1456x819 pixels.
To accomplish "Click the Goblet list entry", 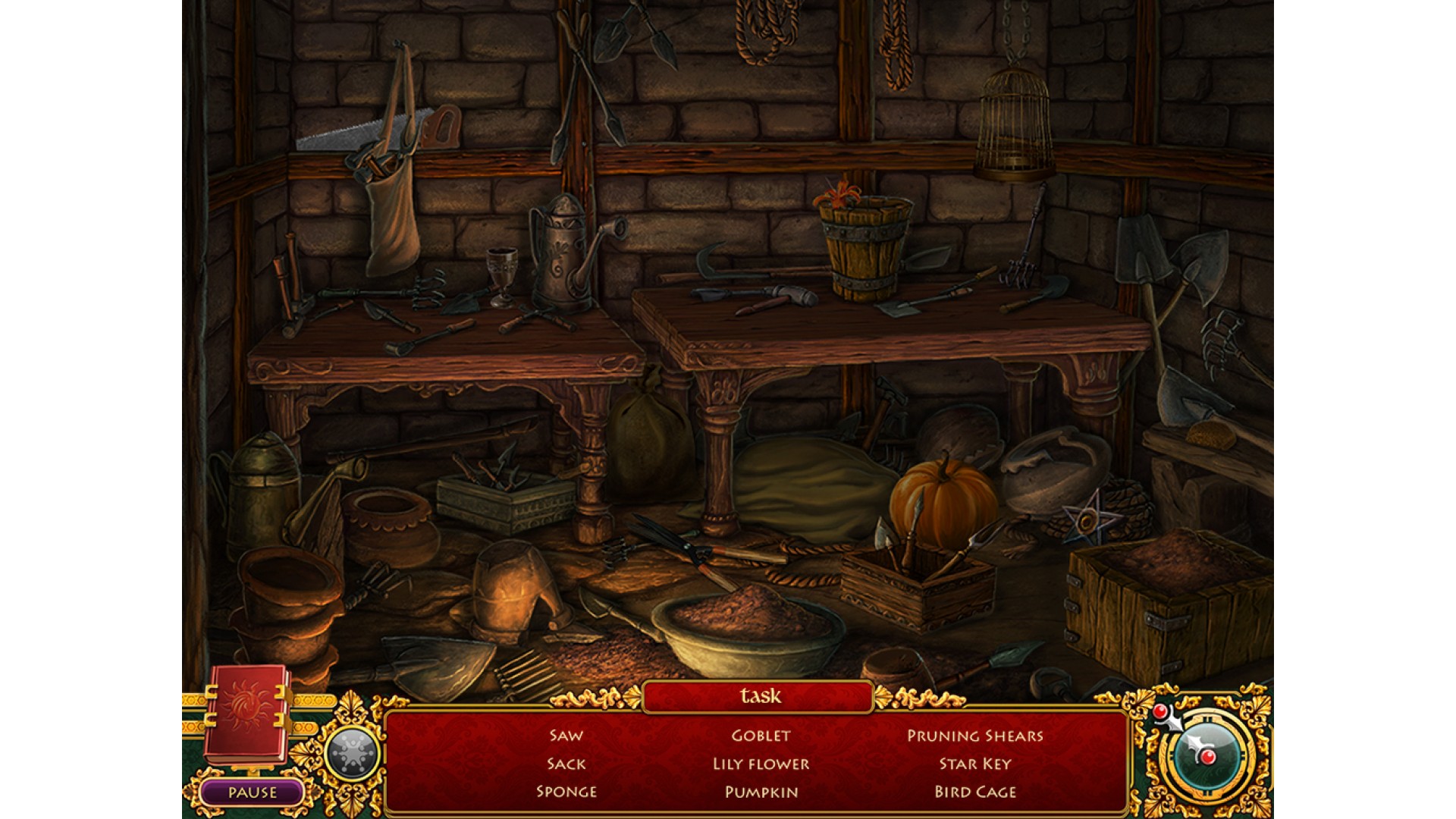I will coord(761,736).
